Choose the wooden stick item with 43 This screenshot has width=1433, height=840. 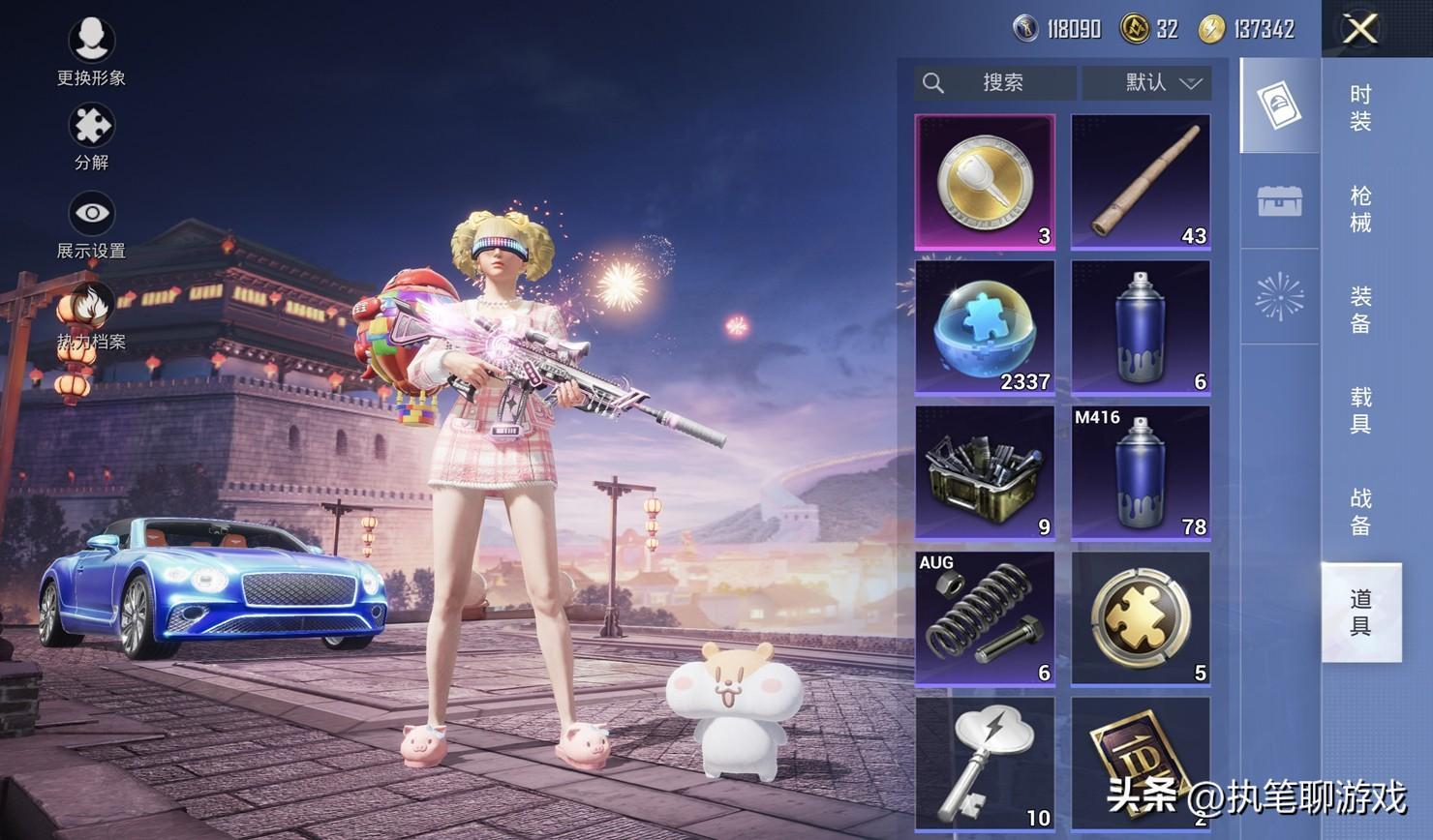(1141, 182)
